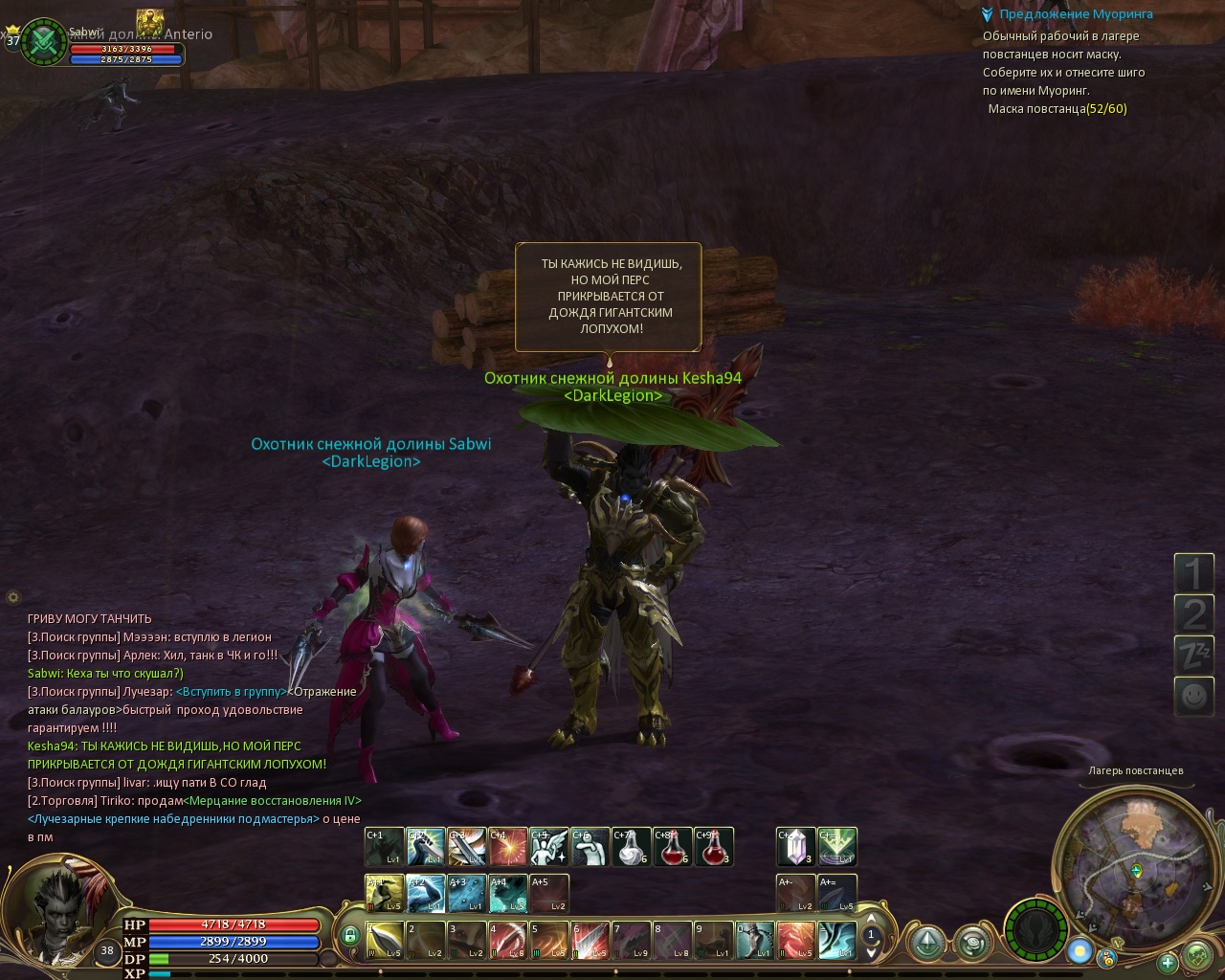Click the golden buff icon beside Sabwi's name
1225x980 pixels.
149,21
